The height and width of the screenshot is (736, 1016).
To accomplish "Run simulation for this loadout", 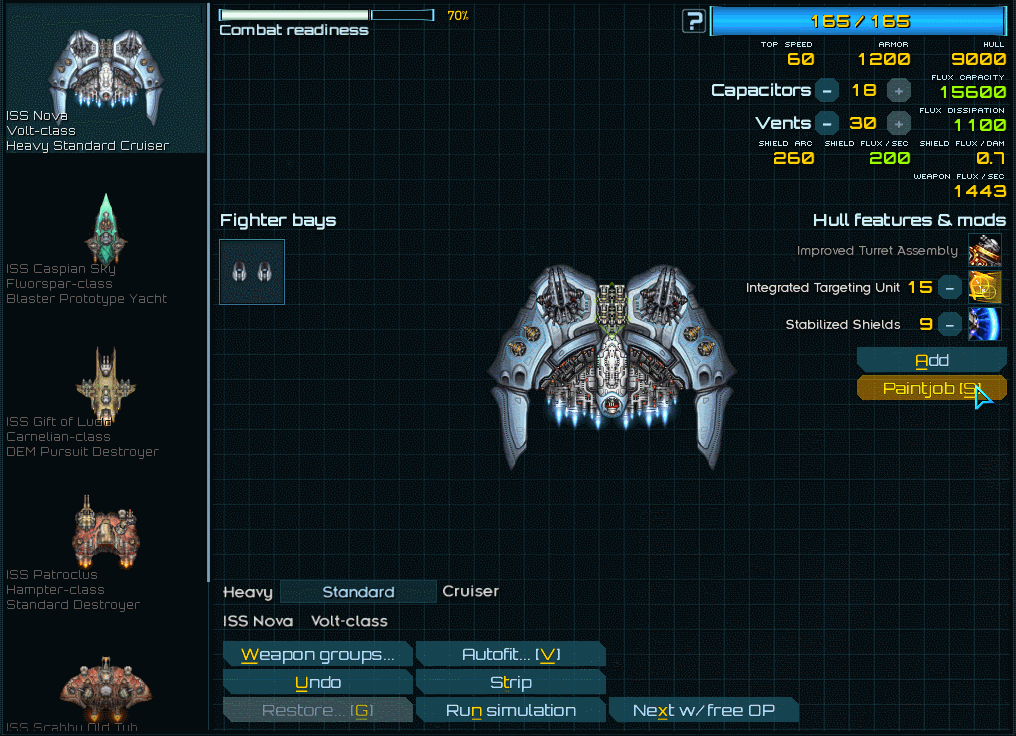I will pyautogui.click(x=510, y=711).
